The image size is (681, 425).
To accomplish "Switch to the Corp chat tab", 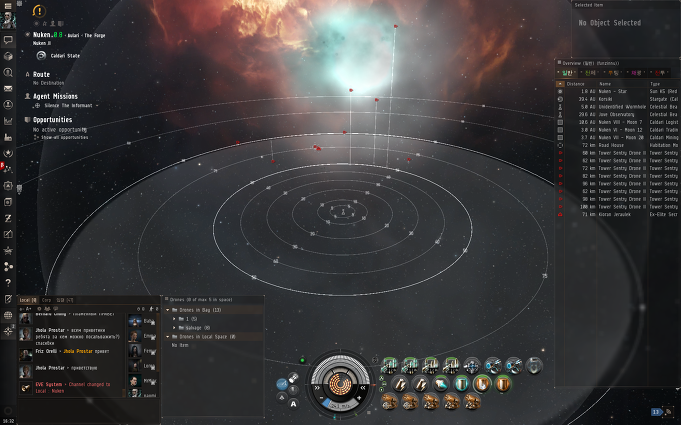I will point(46,299).
